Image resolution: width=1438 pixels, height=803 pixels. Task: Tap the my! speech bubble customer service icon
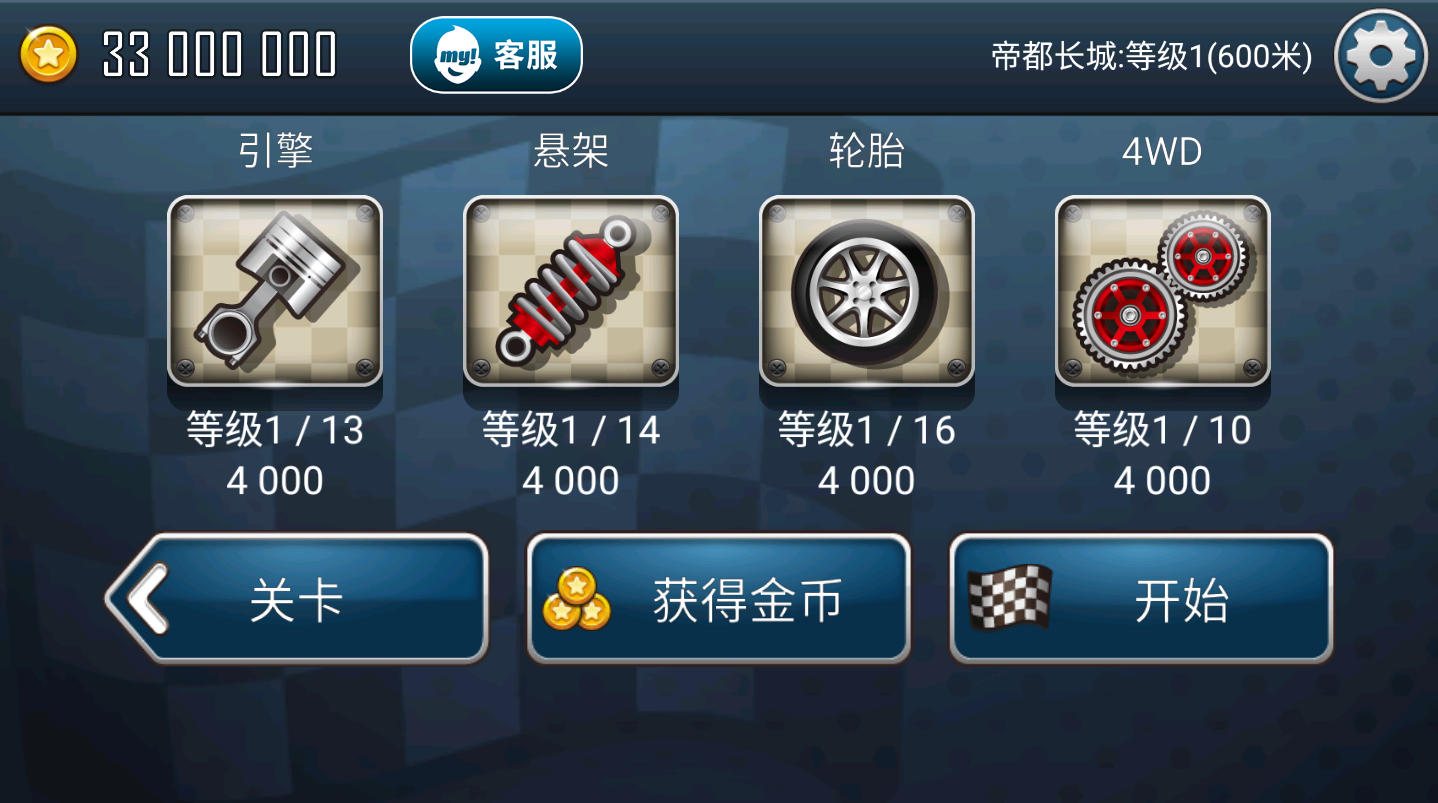[455, 54]
